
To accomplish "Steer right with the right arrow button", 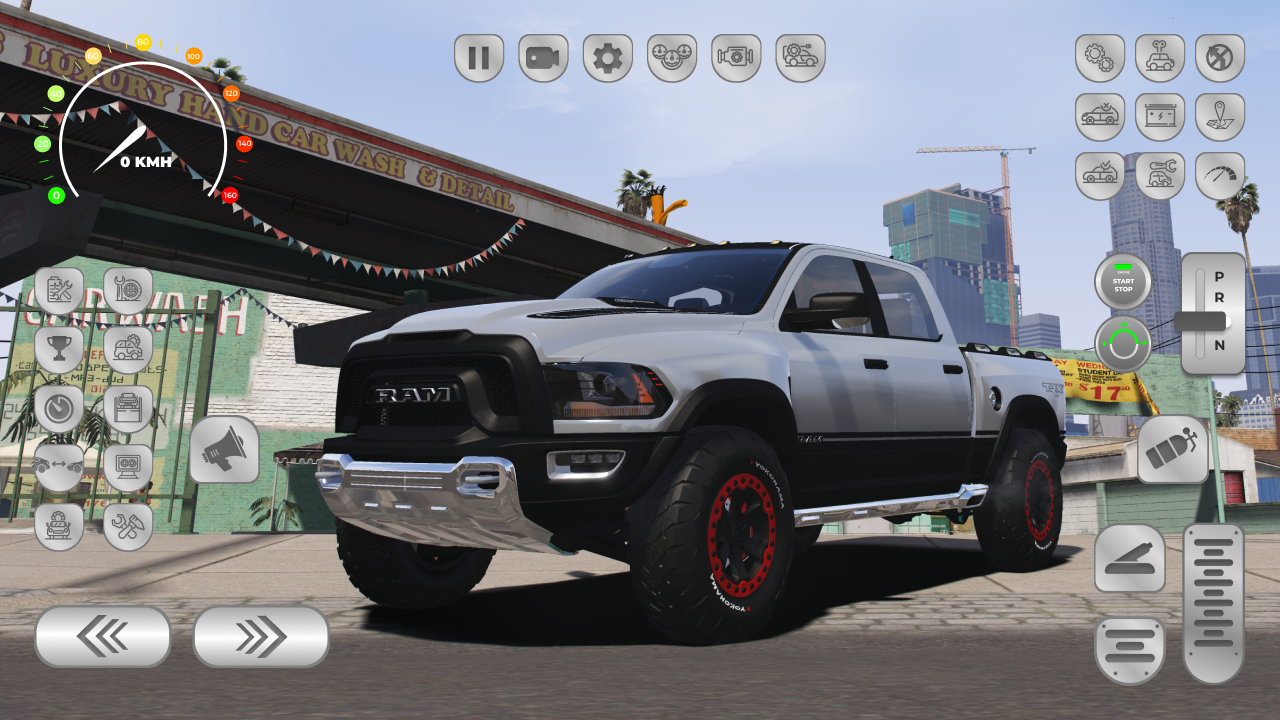I will tap(261, 636).
